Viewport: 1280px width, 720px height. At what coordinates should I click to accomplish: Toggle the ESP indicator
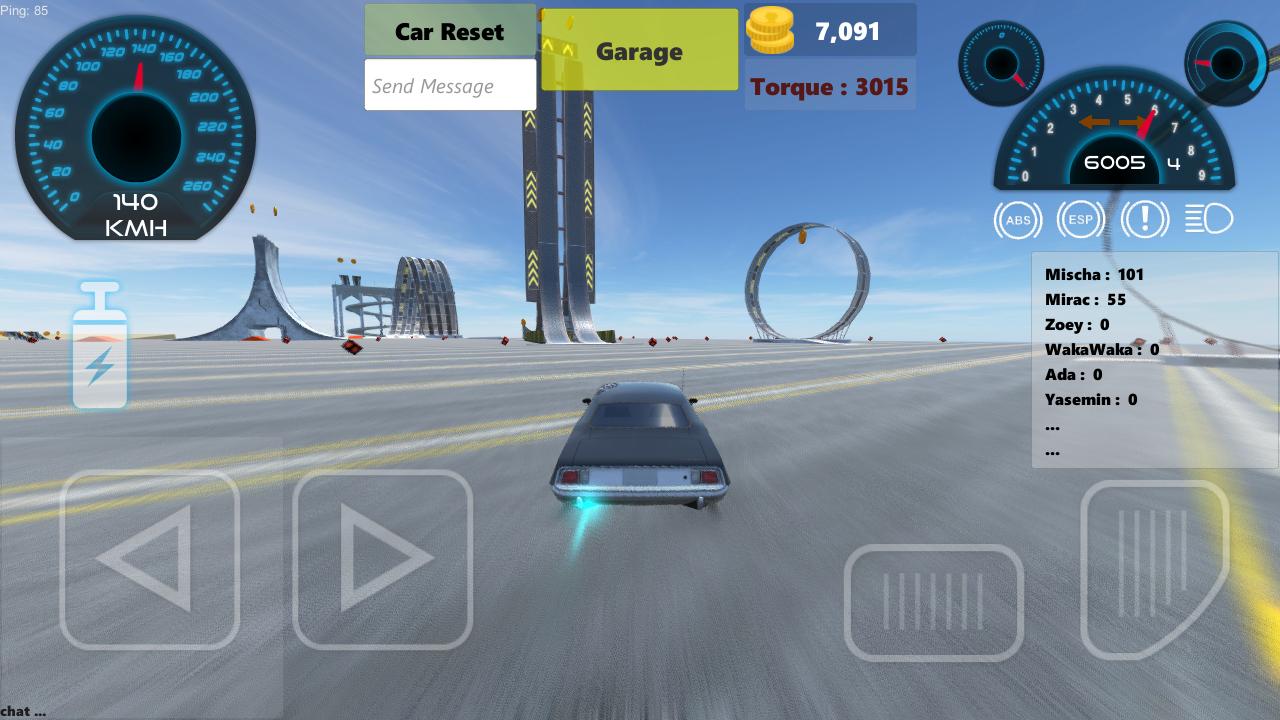(1081, 218)
